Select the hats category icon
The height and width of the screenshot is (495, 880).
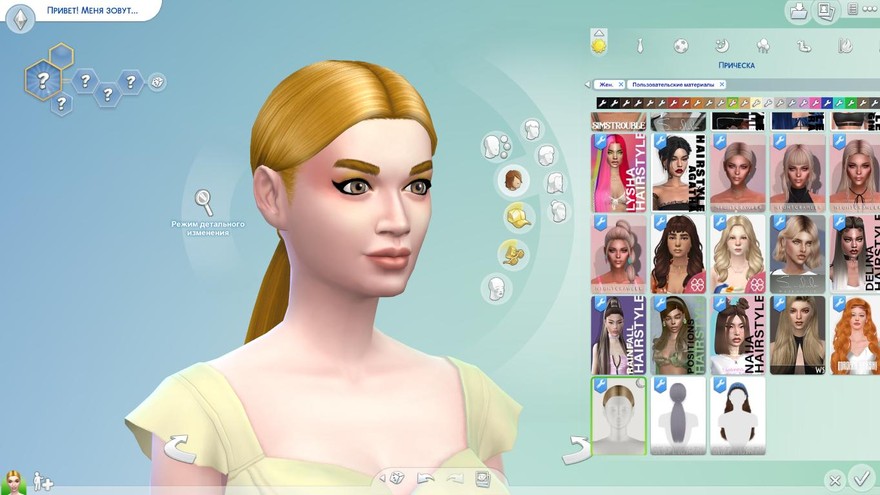517,216
